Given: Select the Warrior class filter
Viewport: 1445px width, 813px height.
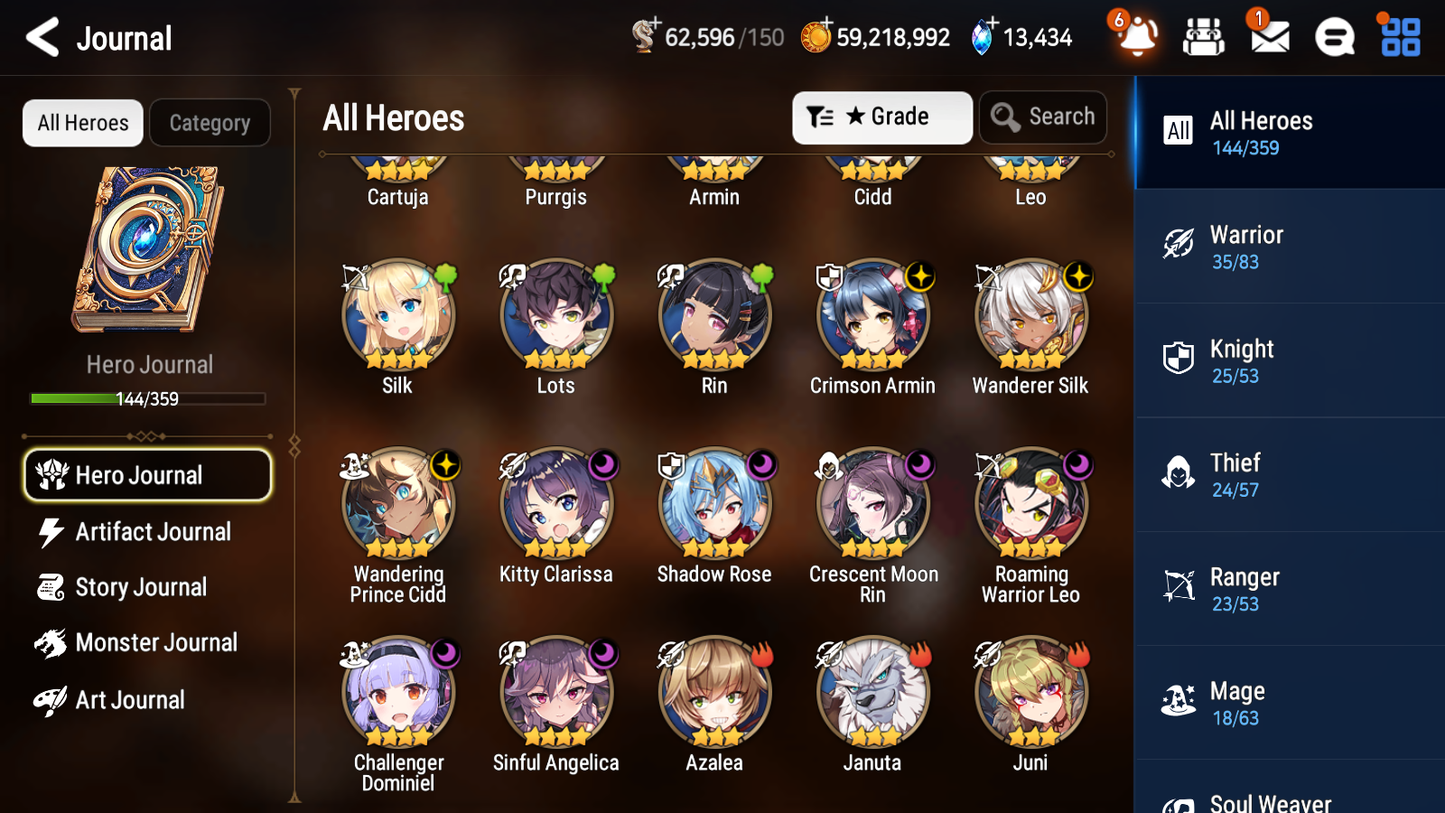Looking at the screenshot, I should point(1289,247).
